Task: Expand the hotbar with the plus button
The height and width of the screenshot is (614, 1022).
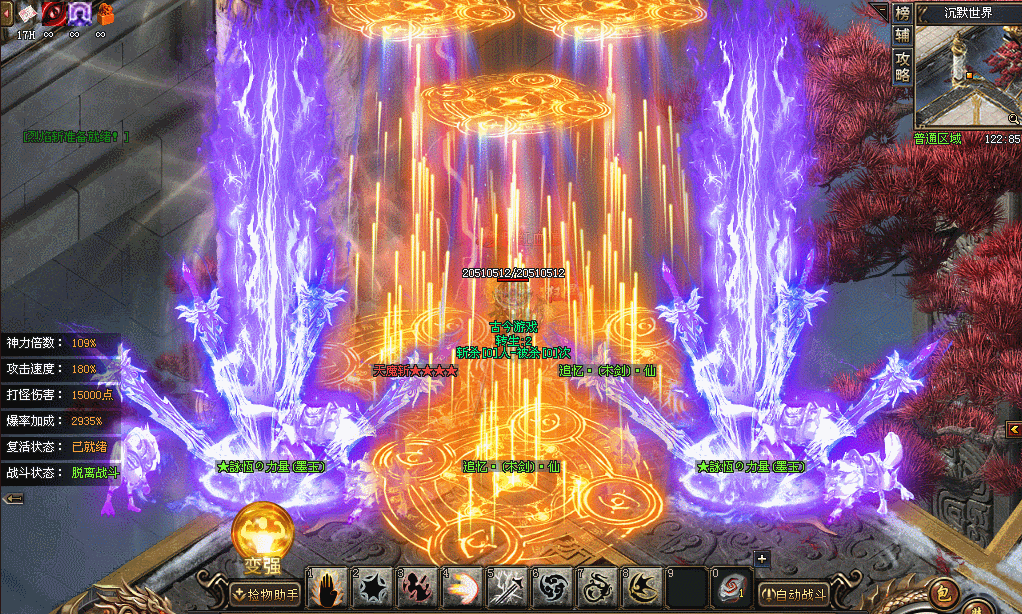Action: click(762, 559)
